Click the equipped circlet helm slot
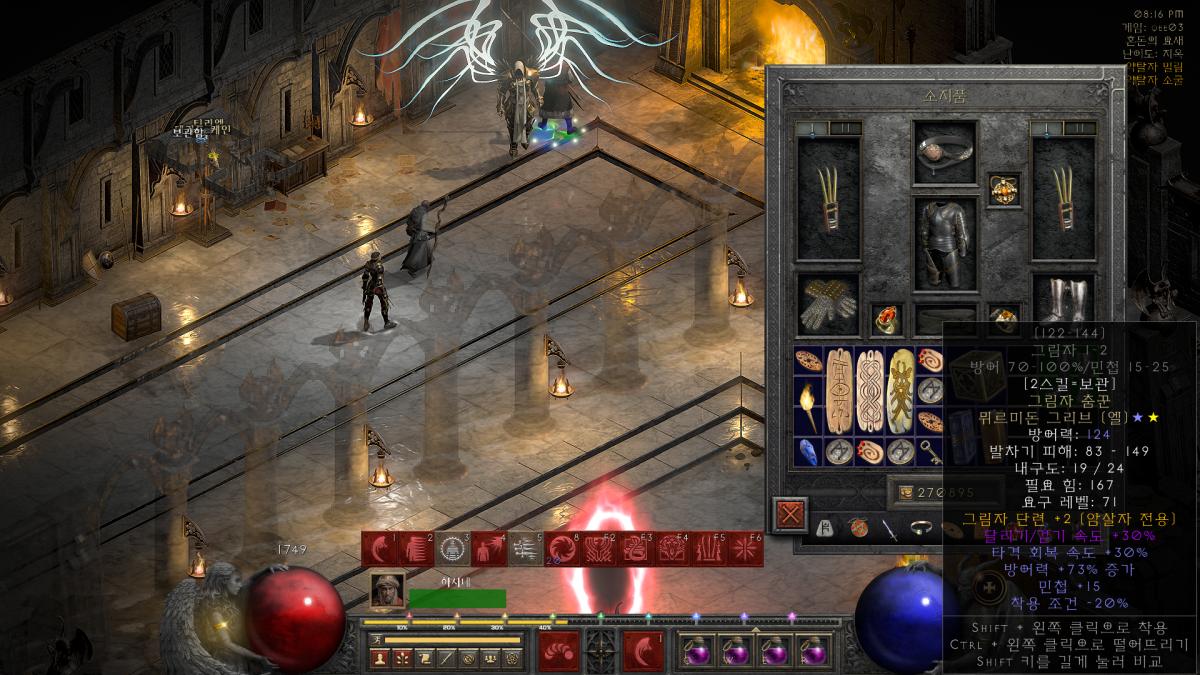 [x=945, y=152]
